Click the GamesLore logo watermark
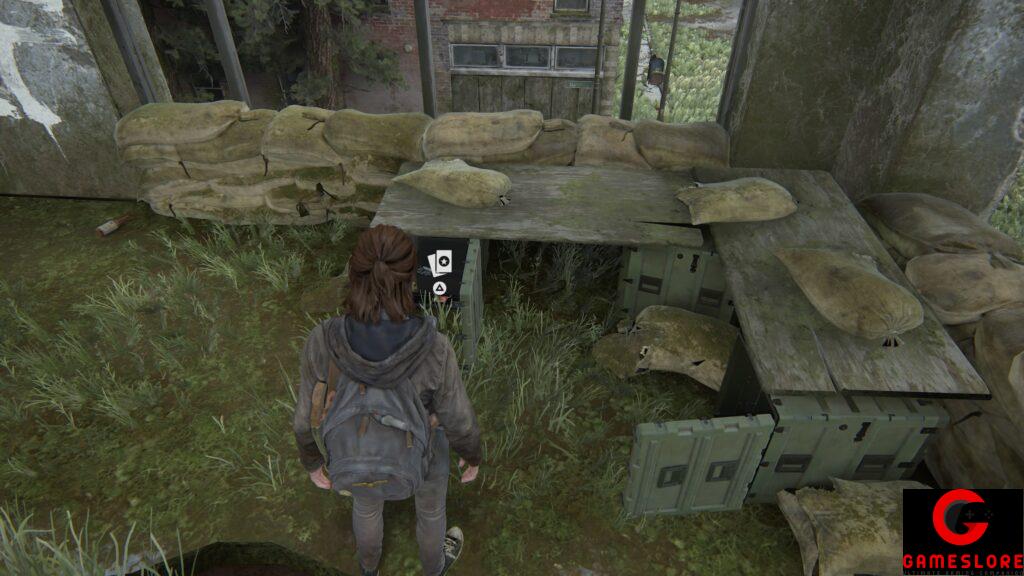The height and width of the screenshot is (576, 1024). pyautogui.click(x=962, y=531)
